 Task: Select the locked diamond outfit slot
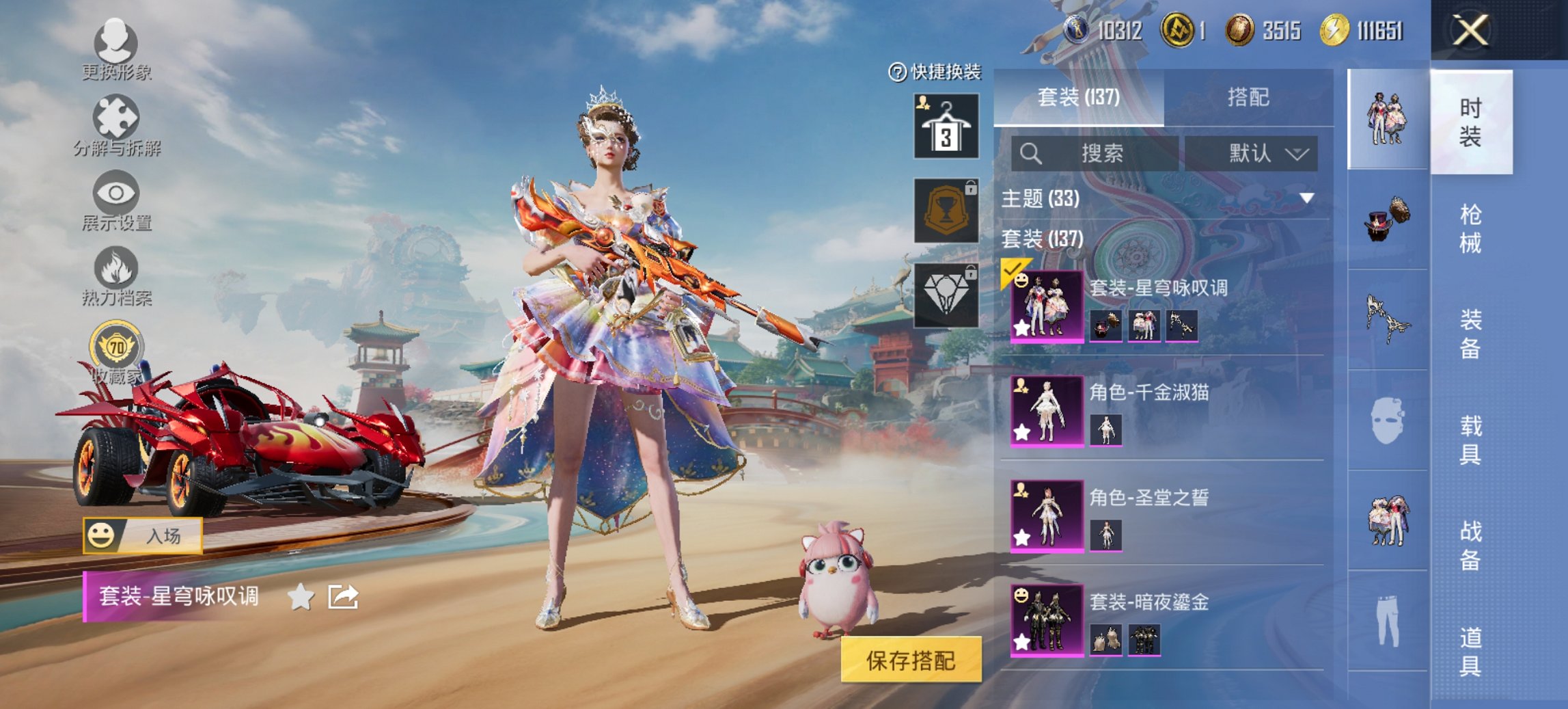point(946,294)
